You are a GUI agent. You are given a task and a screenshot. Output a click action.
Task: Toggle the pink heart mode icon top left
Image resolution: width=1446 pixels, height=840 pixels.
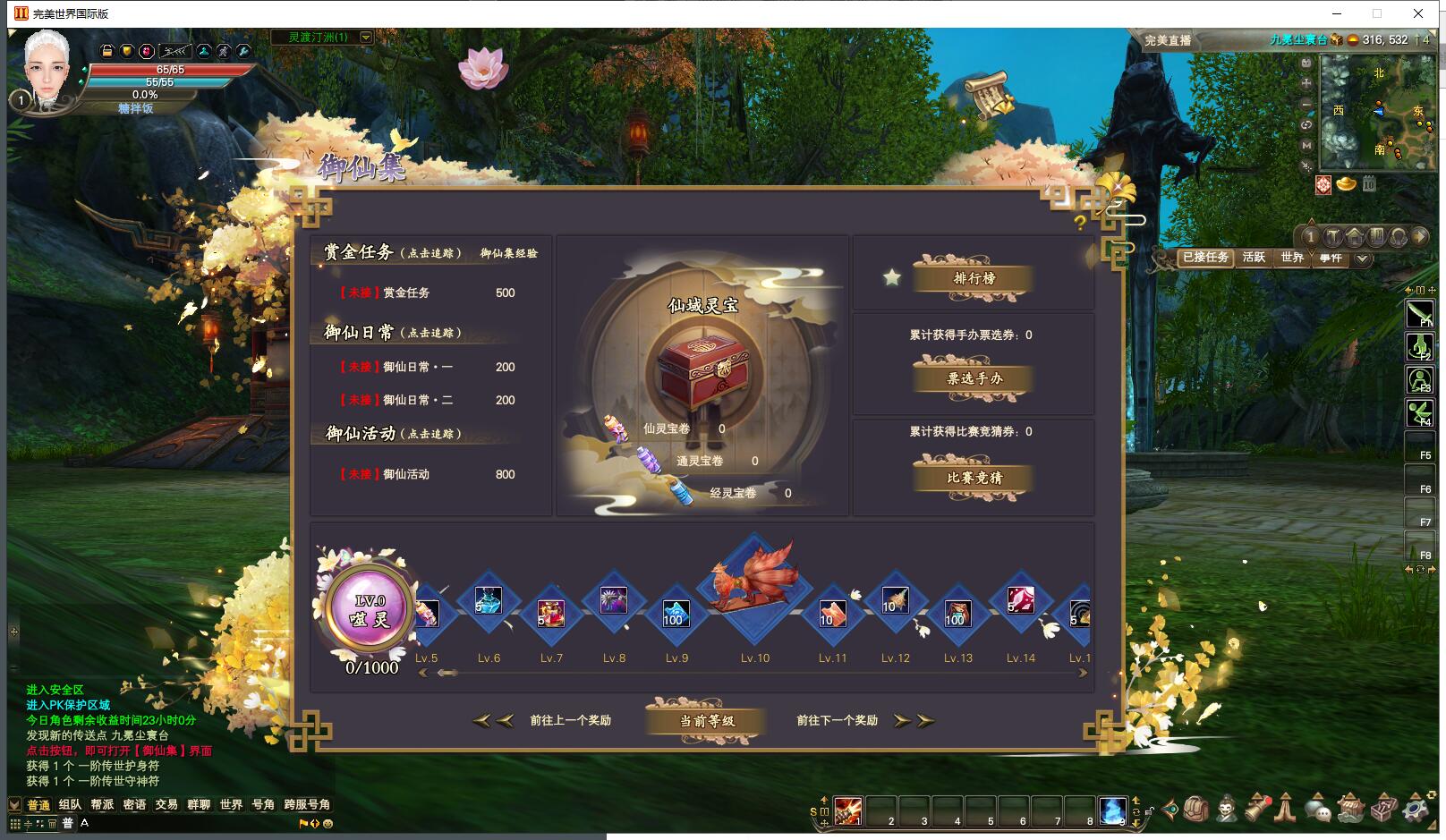click(x=146, y=52)
